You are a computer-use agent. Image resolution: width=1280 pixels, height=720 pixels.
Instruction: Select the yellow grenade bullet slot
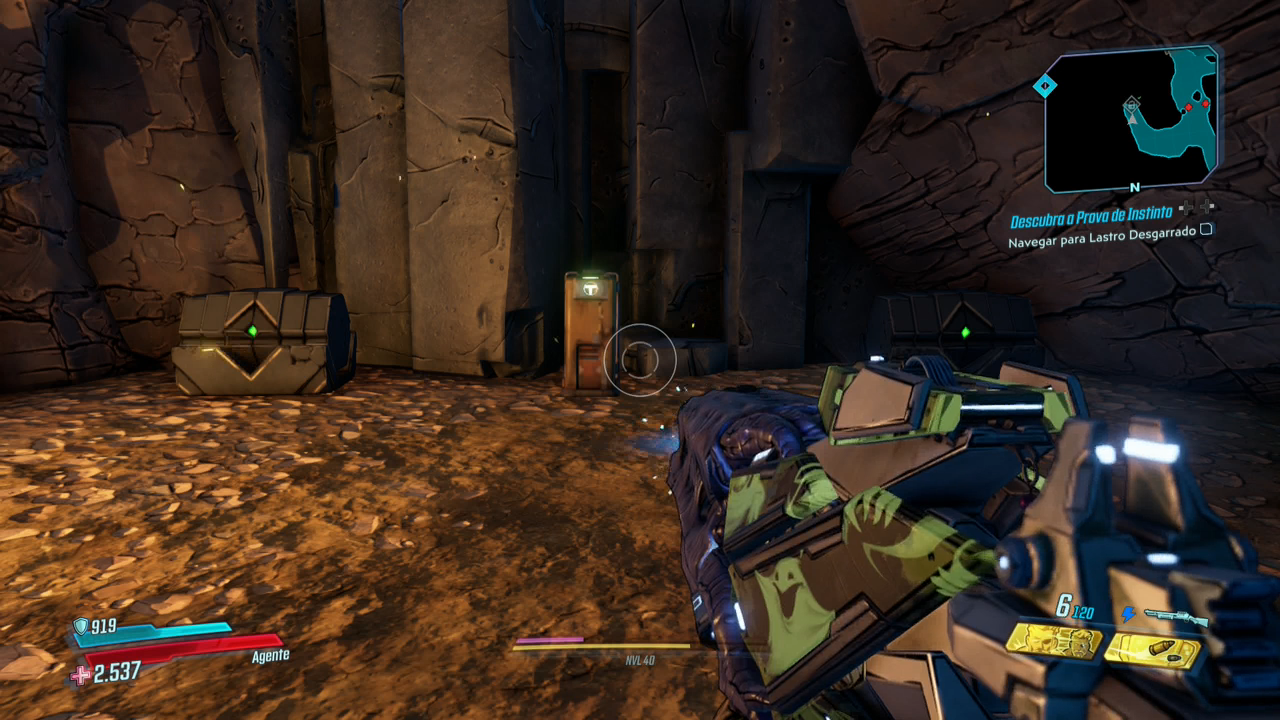point(1152,651)
